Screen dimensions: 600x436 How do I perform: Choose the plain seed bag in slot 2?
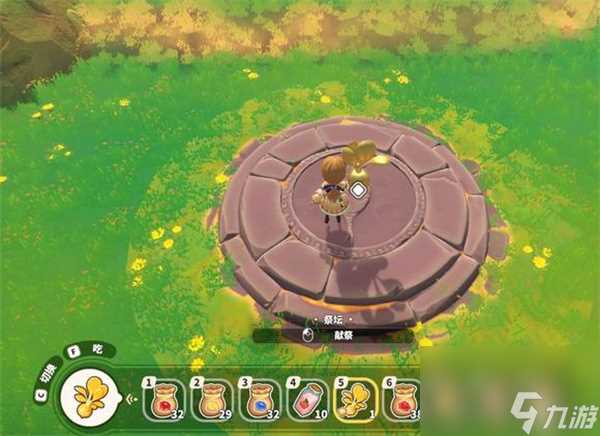tap(213, 401)
